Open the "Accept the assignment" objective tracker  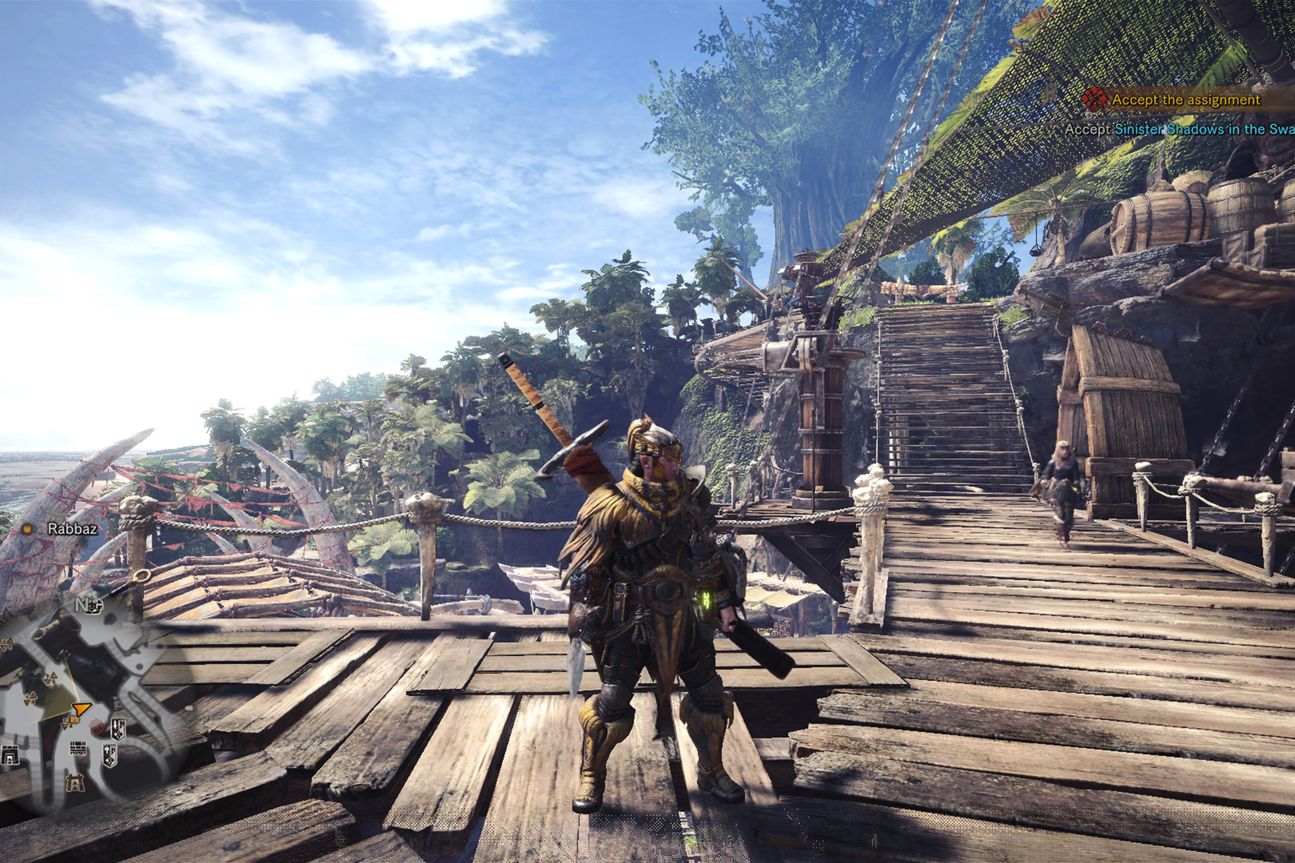[x=1186, y=100]
